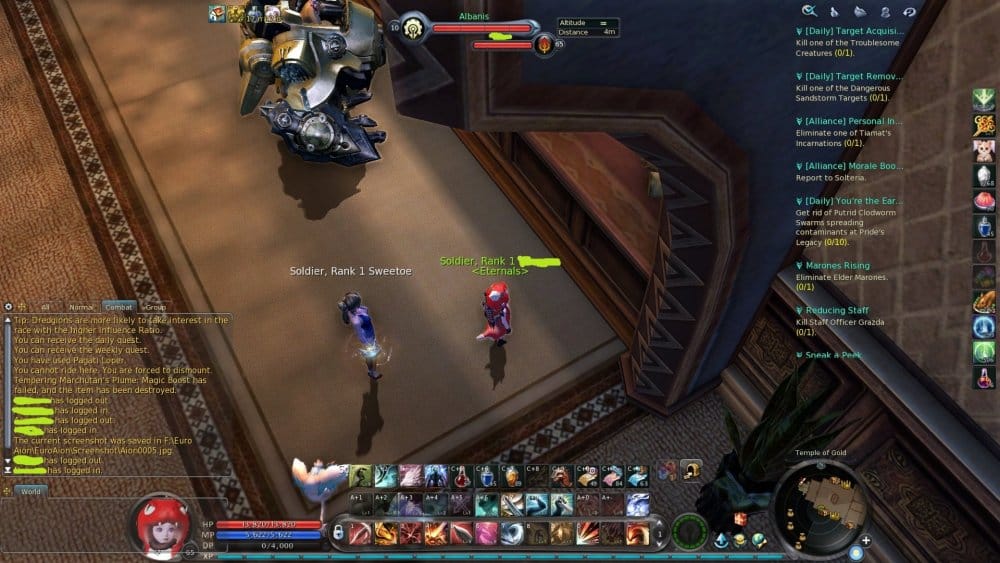
Task: Click the magnifying glass quest tracker icon
Action: click(x=808, y=11)
